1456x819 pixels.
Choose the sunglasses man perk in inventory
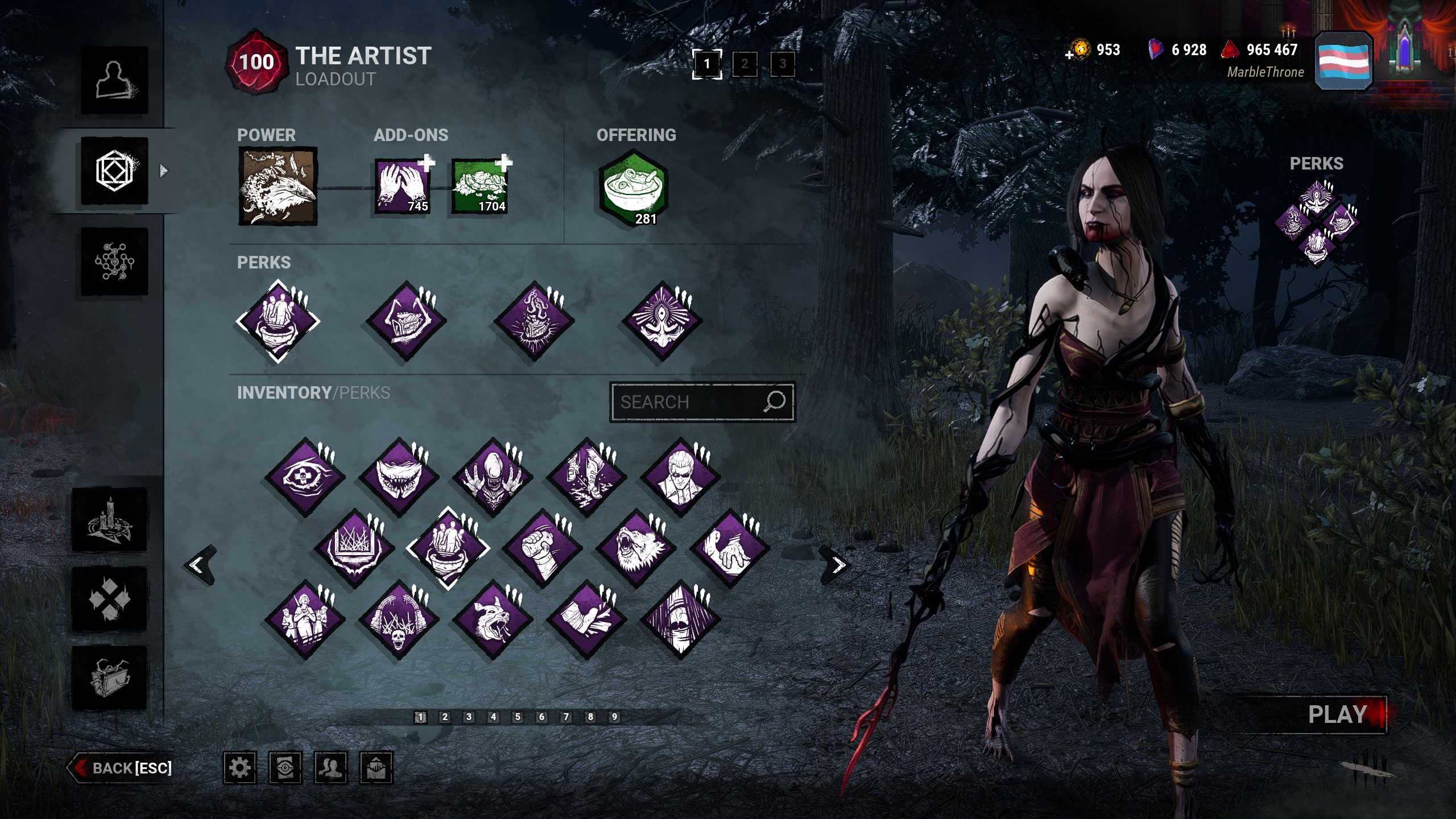[x=680, y=477]
